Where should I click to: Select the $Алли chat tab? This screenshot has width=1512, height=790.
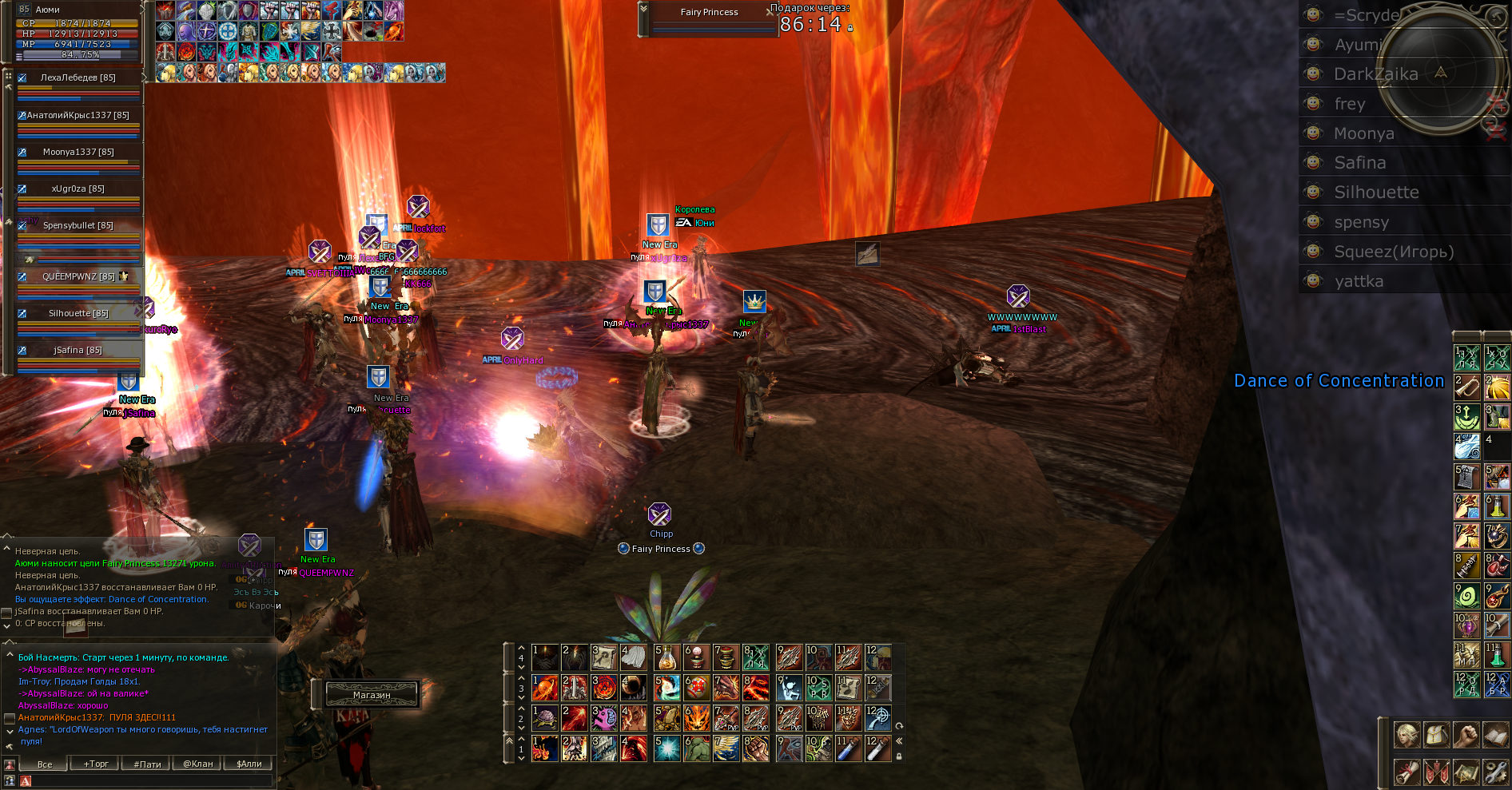tap(249, 764)
